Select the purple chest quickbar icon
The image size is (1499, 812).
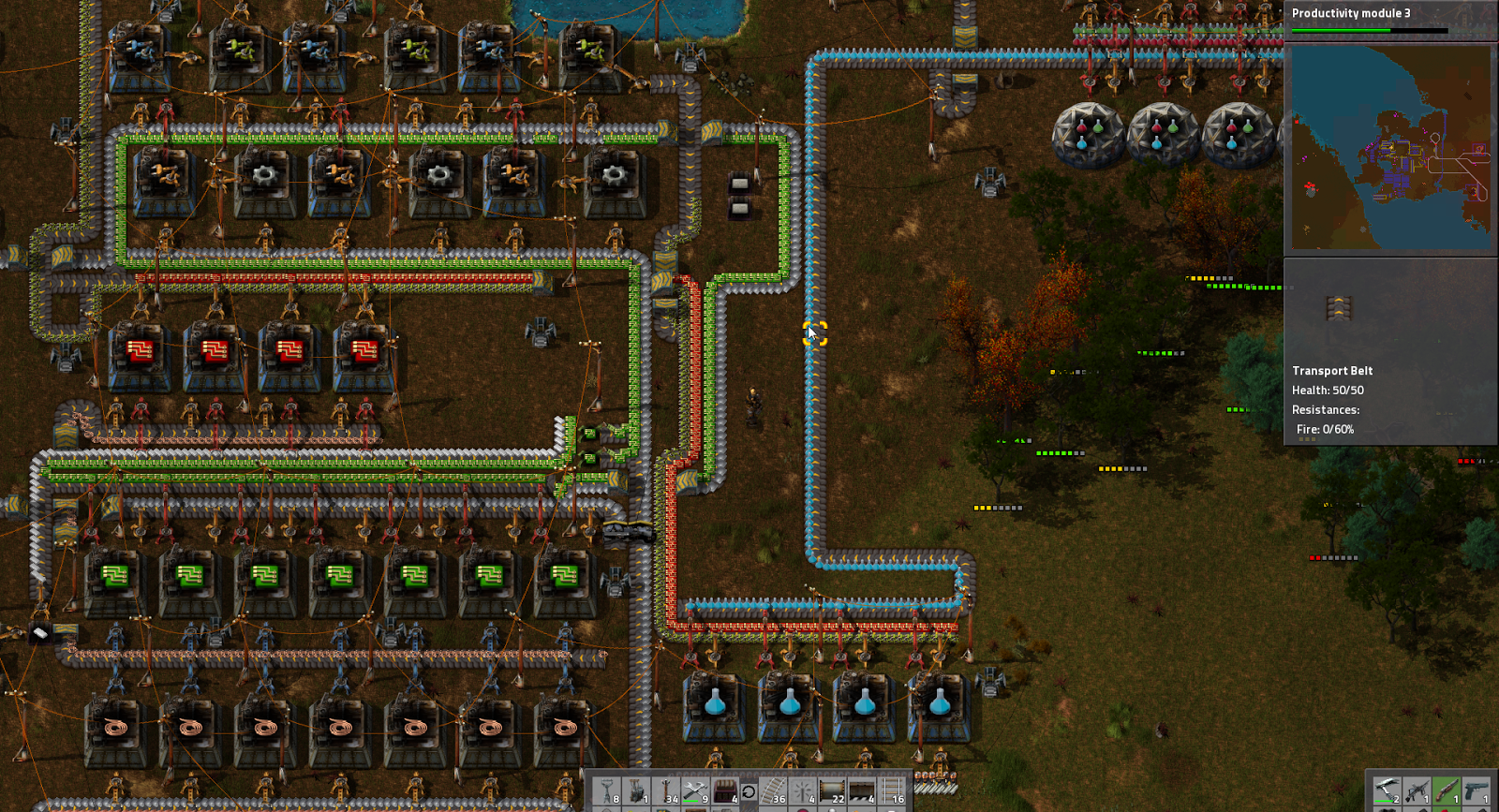point(725,791)
